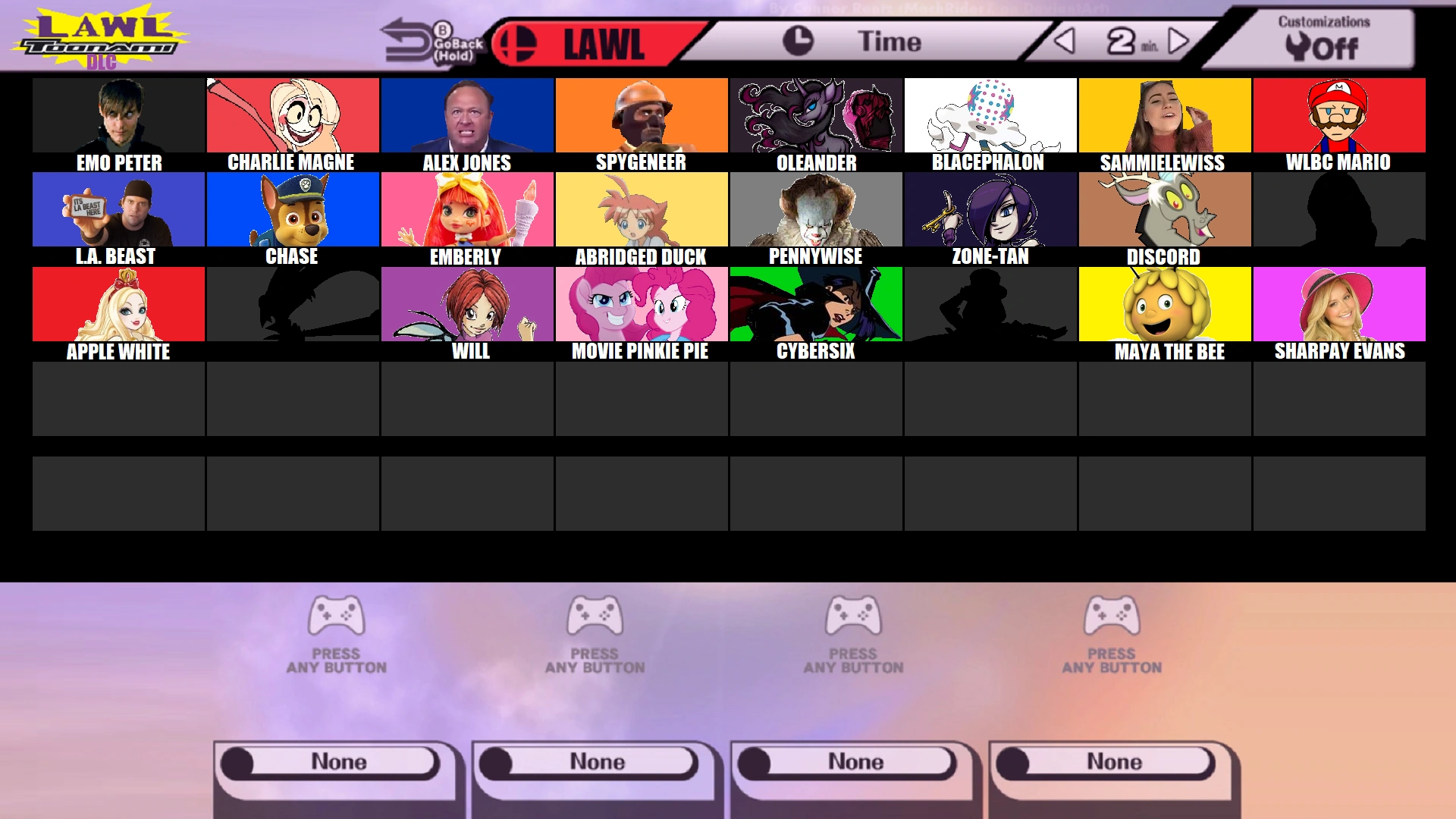The image size is (1456, 819).
Task: Select Pennywise's character portrait
Action: 814,209
